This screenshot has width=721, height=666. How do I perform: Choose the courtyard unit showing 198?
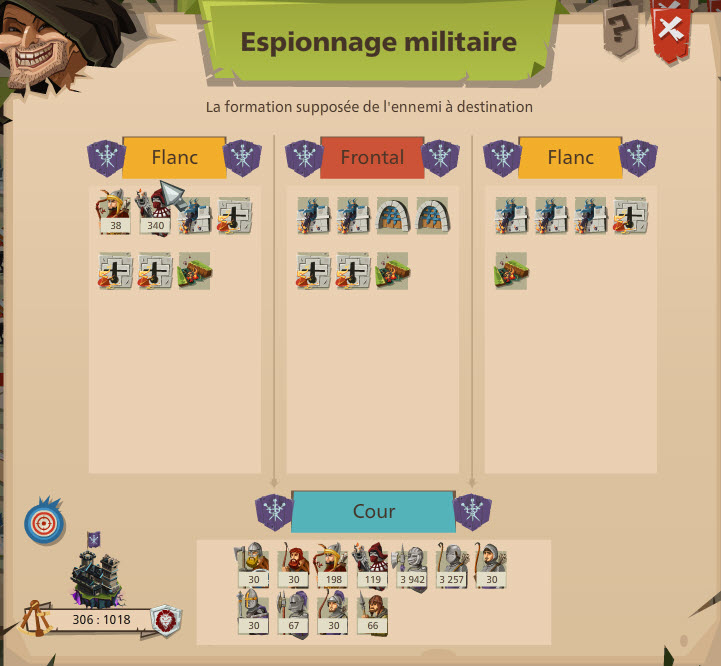[x=331, y=566]
